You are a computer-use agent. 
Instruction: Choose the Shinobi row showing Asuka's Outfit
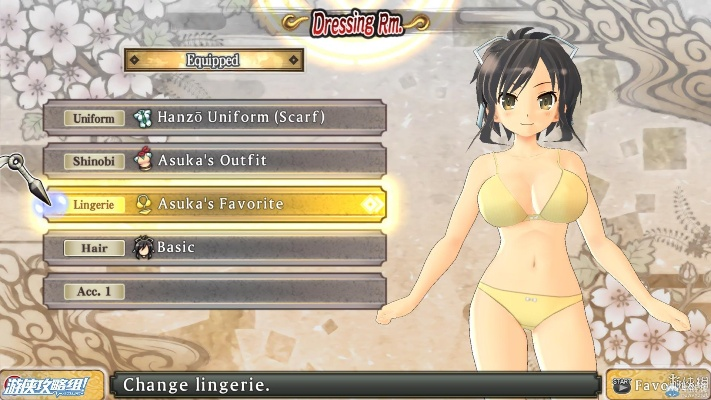coord(214,160)
